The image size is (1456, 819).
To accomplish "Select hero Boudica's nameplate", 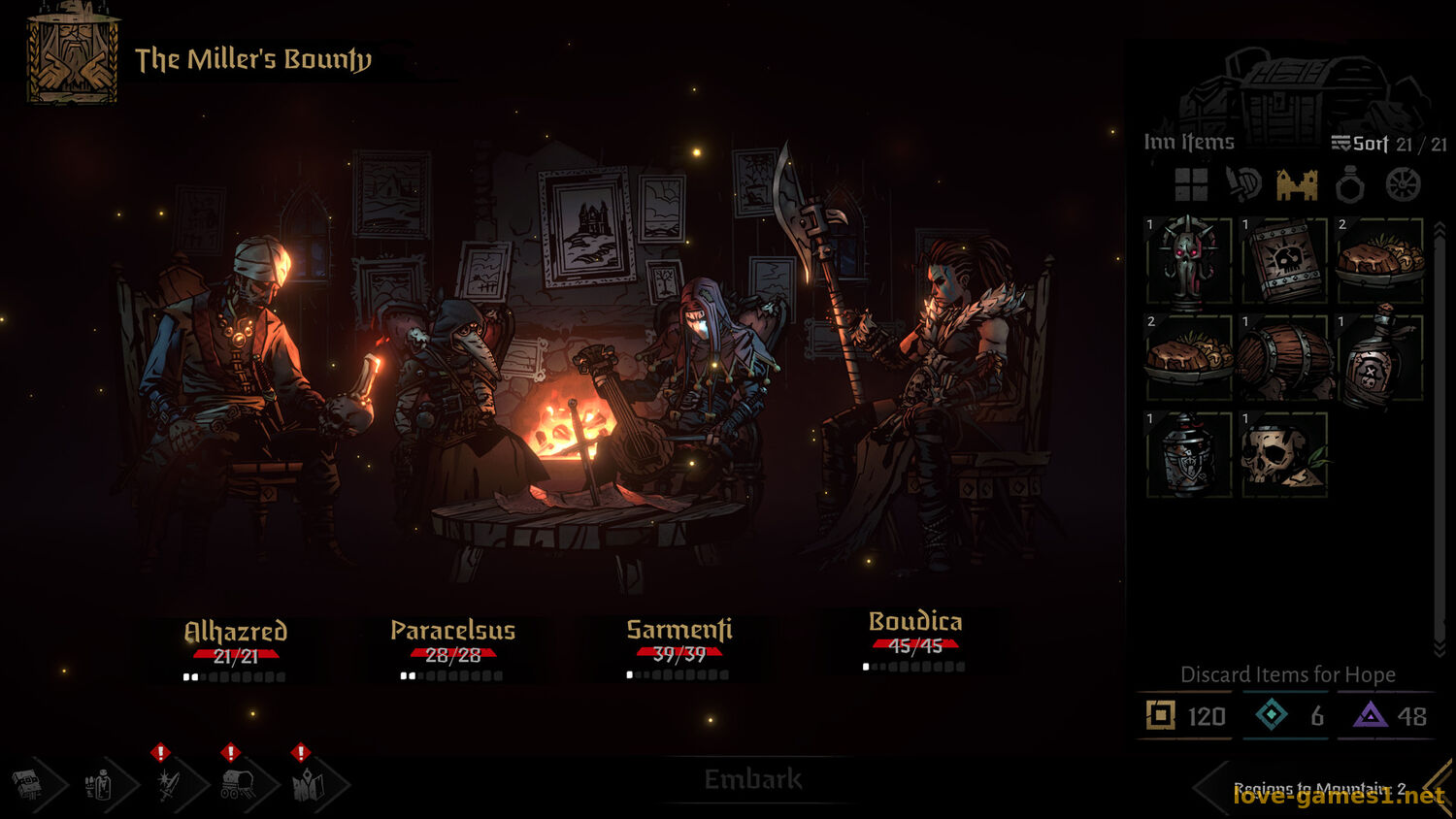I will click(914, 622).
